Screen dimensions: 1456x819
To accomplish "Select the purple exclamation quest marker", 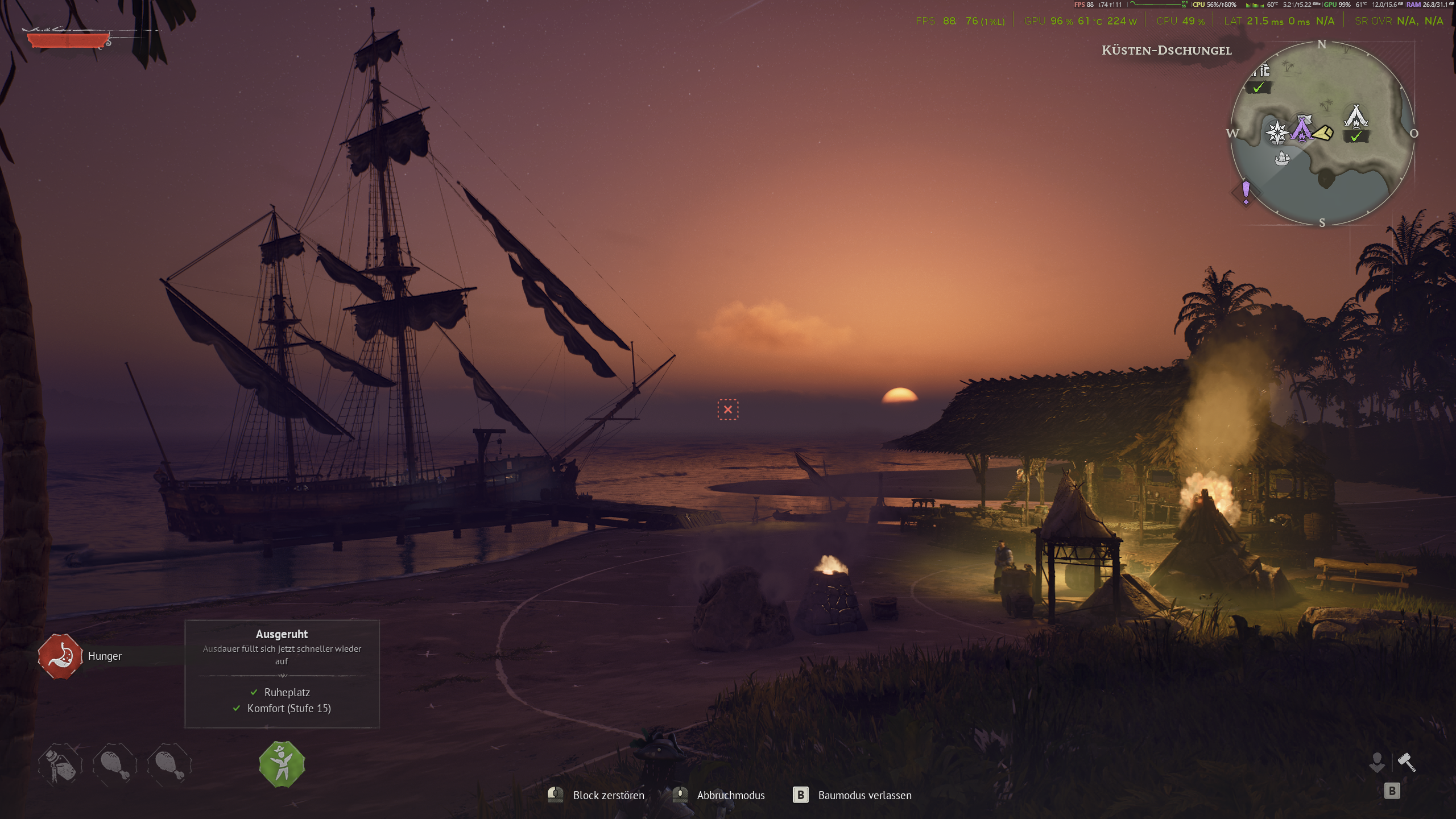I will coord(1246,192).
